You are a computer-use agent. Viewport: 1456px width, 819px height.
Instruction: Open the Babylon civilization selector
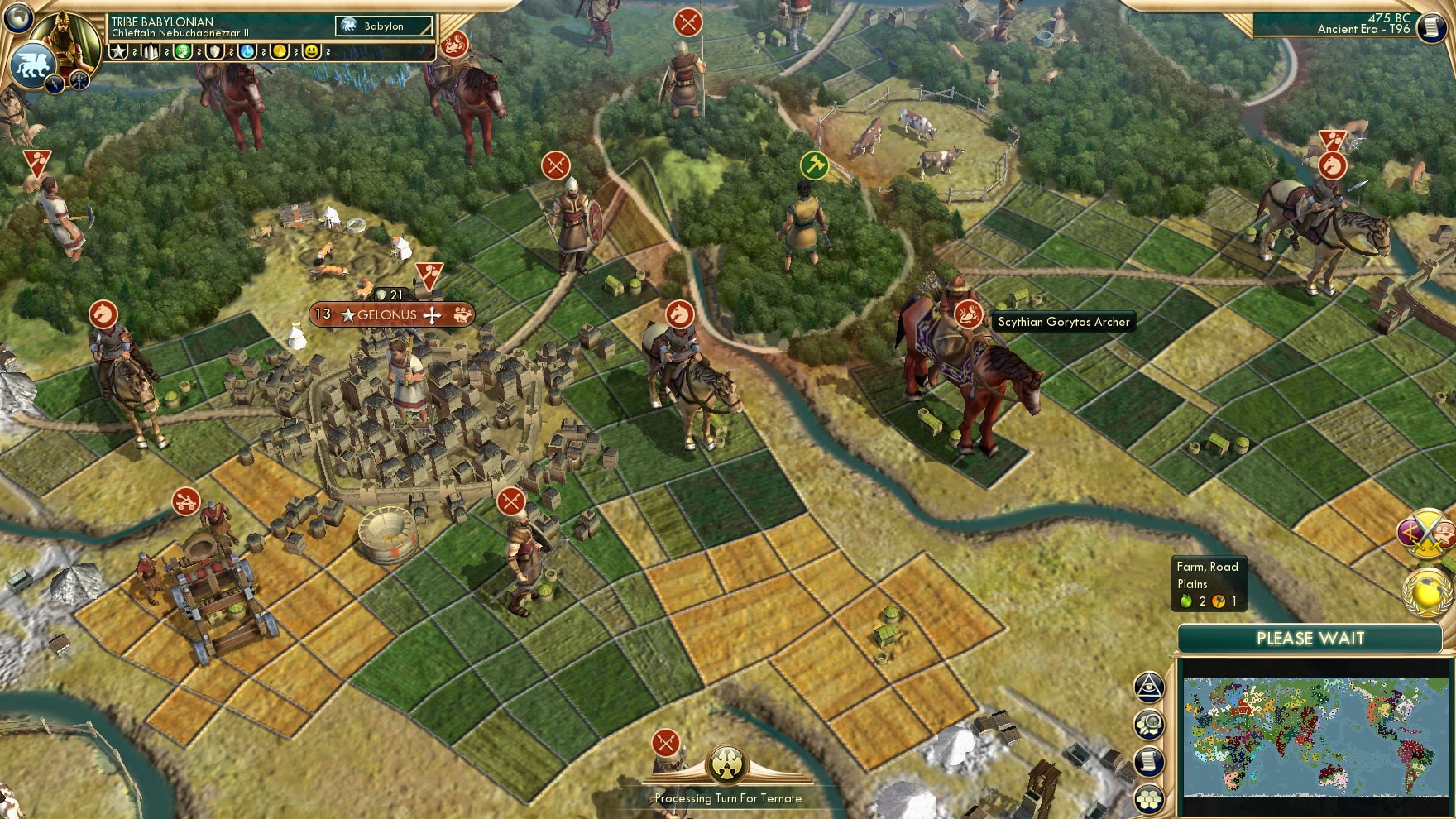385,26
